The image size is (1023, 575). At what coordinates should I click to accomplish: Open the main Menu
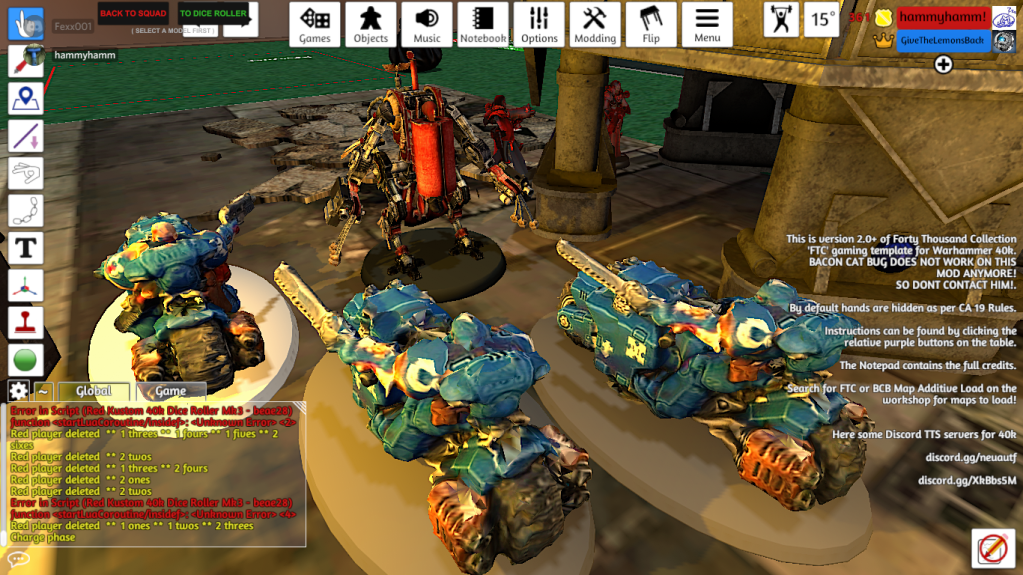[x=707, y=25]
